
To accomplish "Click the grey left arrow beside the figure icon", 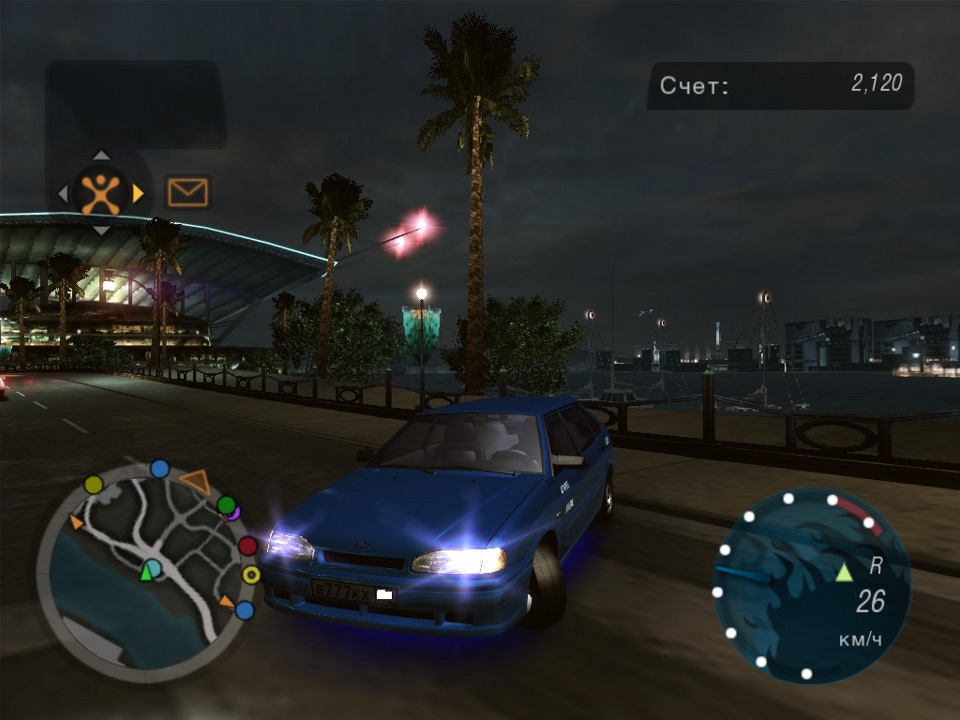I will tap(64, 192).
